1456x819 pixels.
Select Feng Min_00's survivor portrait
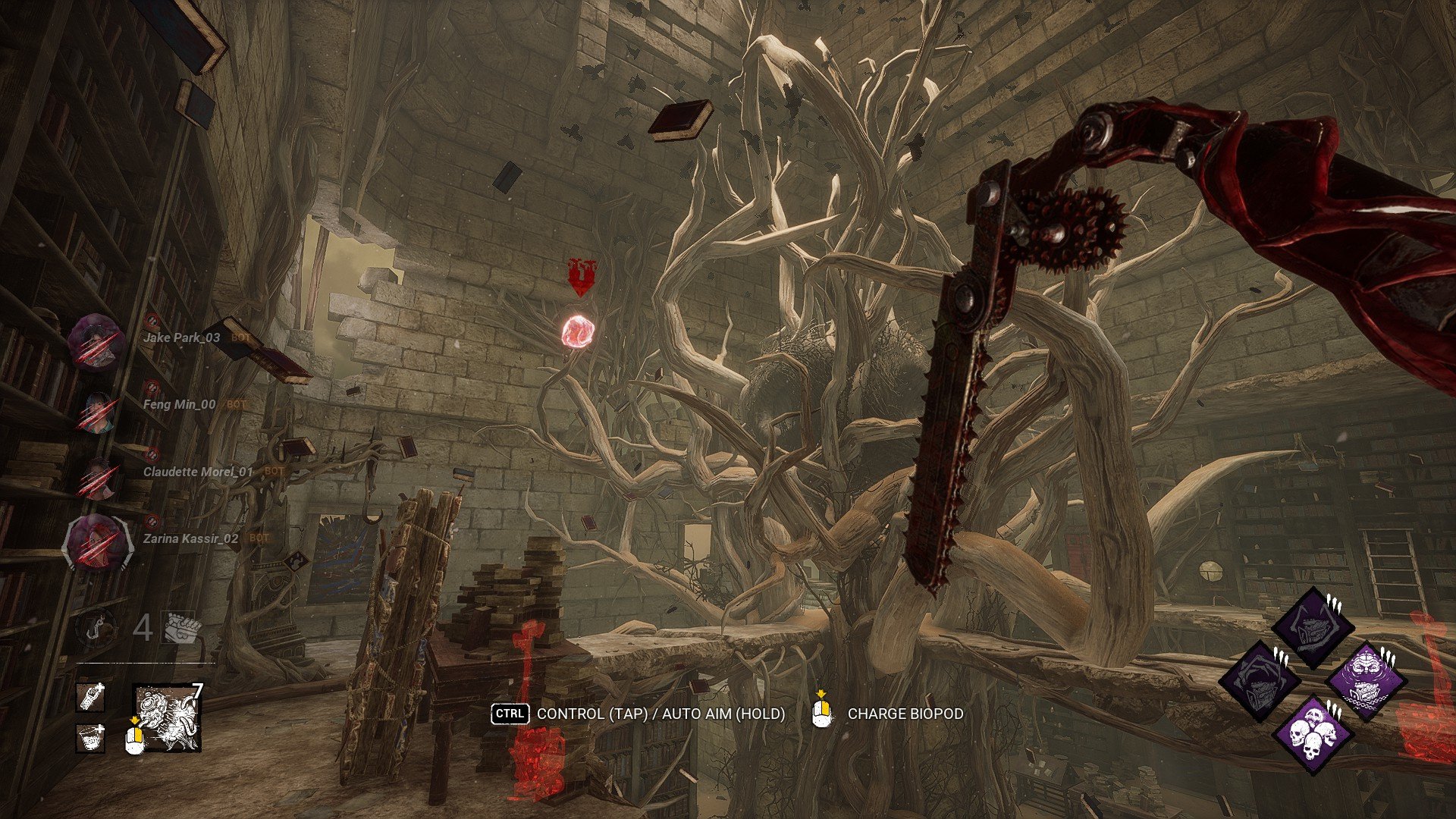click(x=96, y=412)
